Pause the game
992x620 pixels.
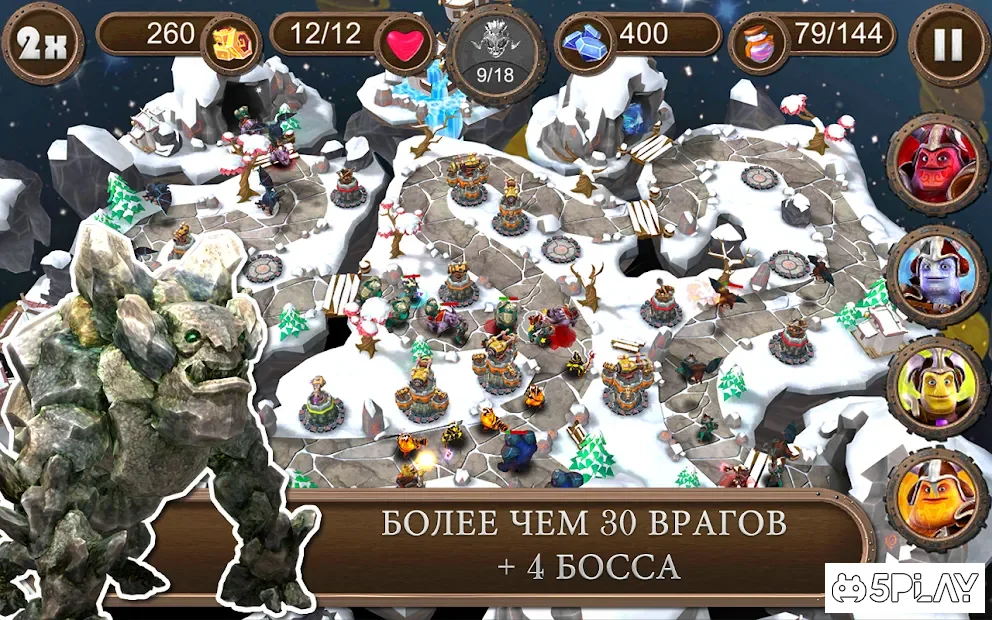tap(948, 44)
